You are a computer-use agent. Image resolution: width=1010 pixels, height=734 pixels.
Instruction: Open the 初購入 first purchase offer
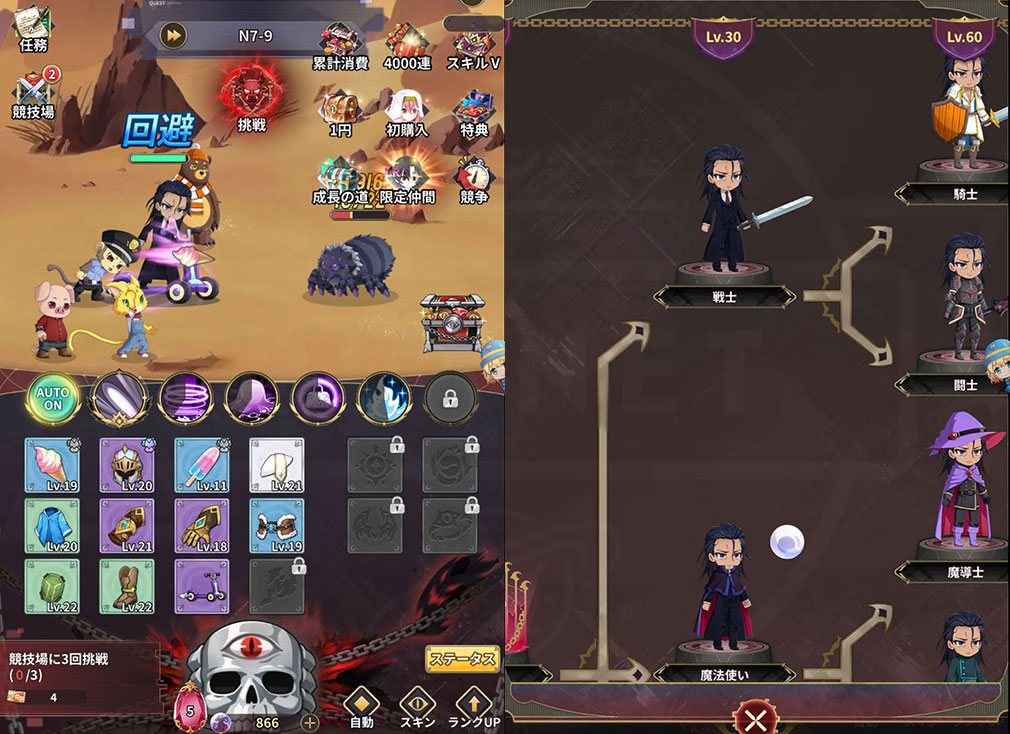coord(408,112)
